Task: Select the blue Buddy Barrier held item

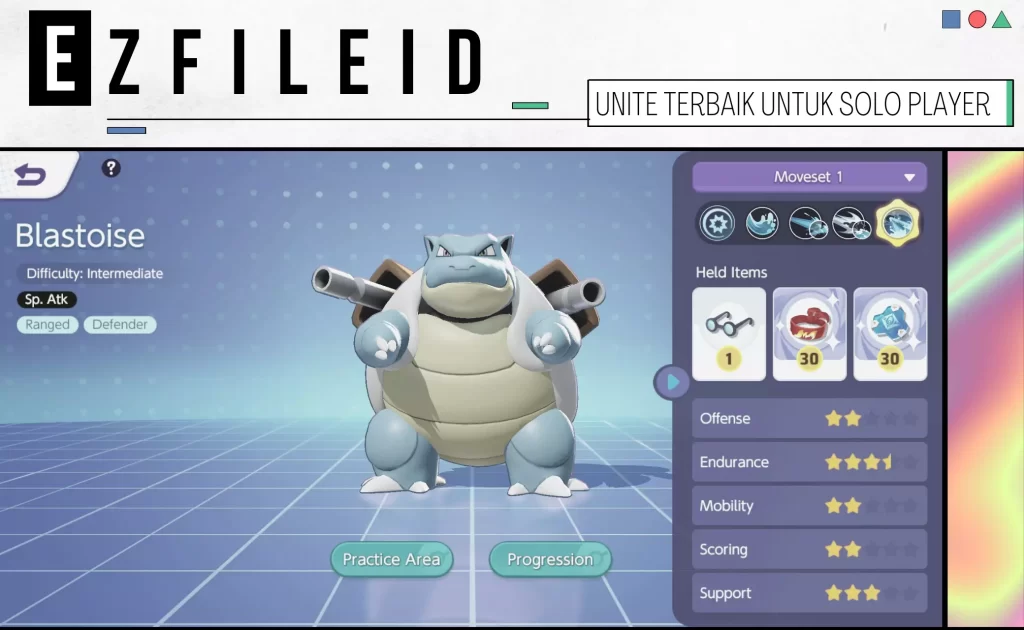Action: (x=889, y=334)
